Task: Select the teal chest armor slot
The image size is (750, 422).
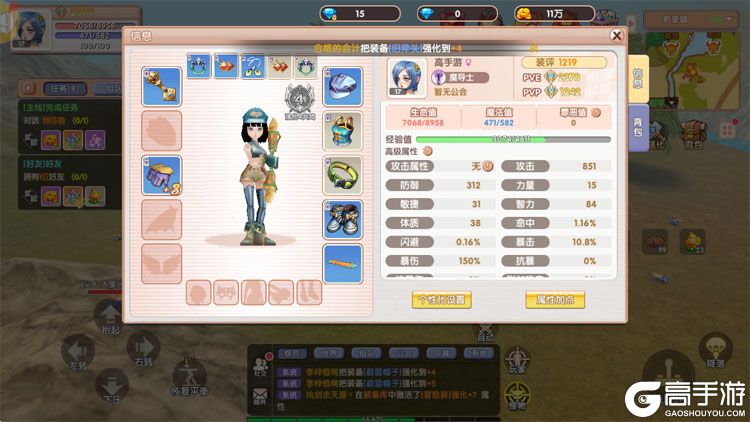Action: [x=342, y=130]
